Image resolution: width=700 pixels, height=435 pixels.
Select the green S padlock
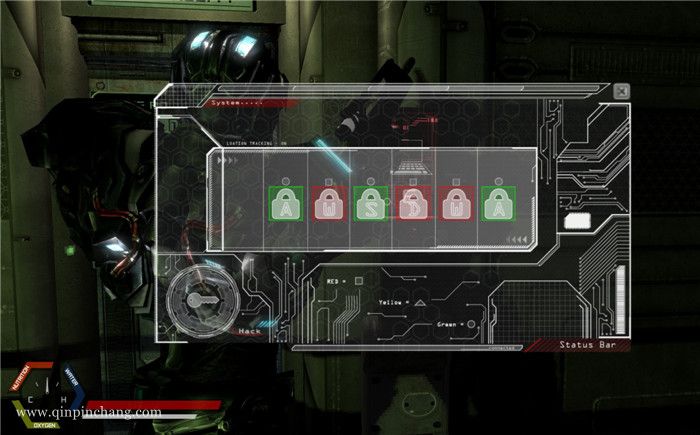371,203
